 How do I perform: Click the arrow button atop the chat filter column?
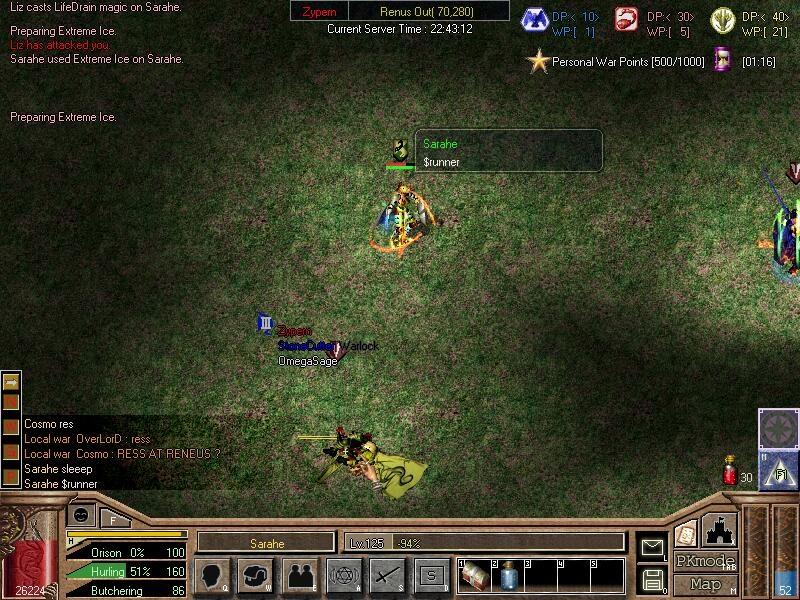pyautogui.click(x=12, y=382)
